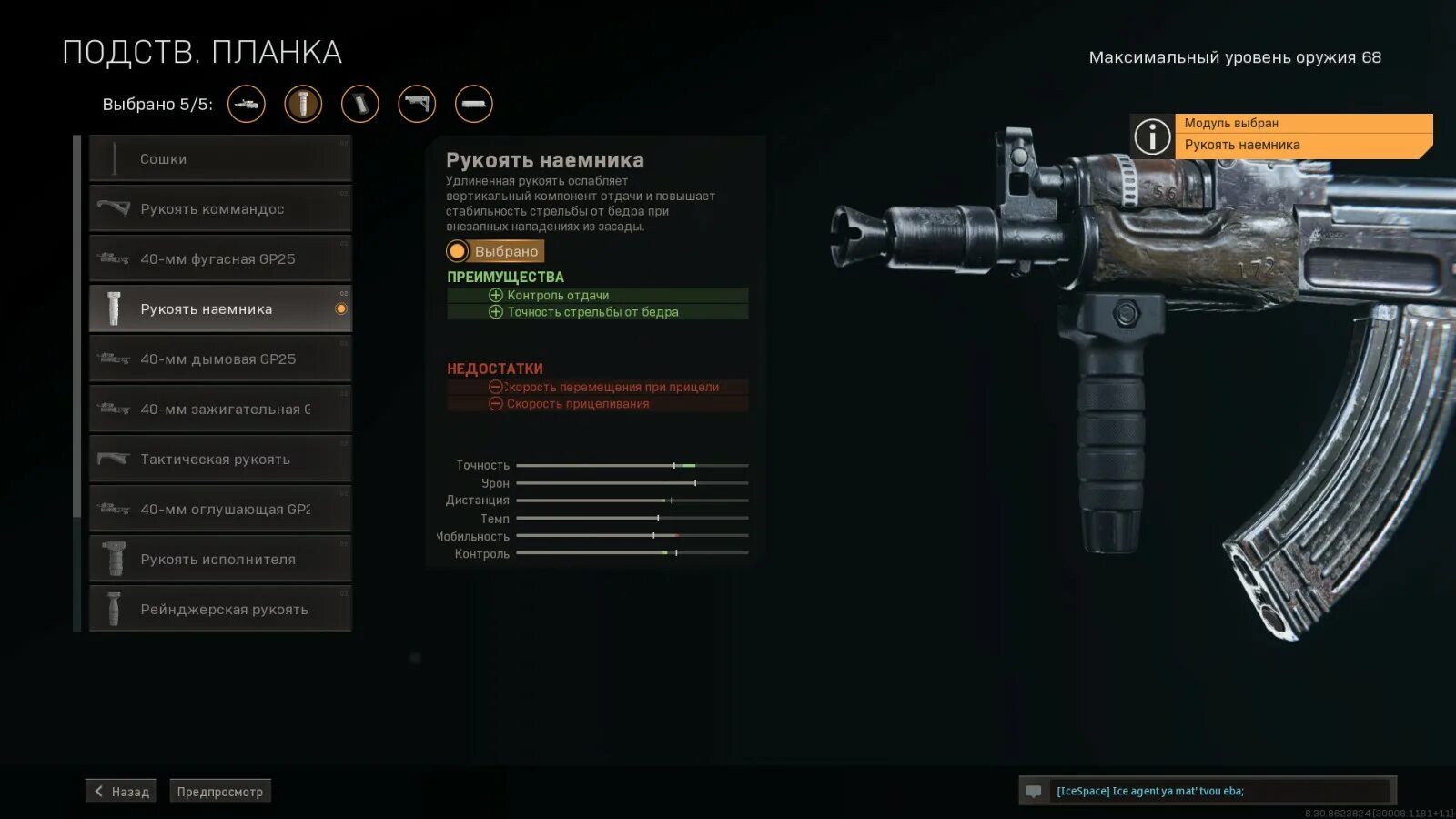The image size is (1456, 819).
Task: Select the Сошки attachment
Action: pyautogui.click(x=220, y=159)
